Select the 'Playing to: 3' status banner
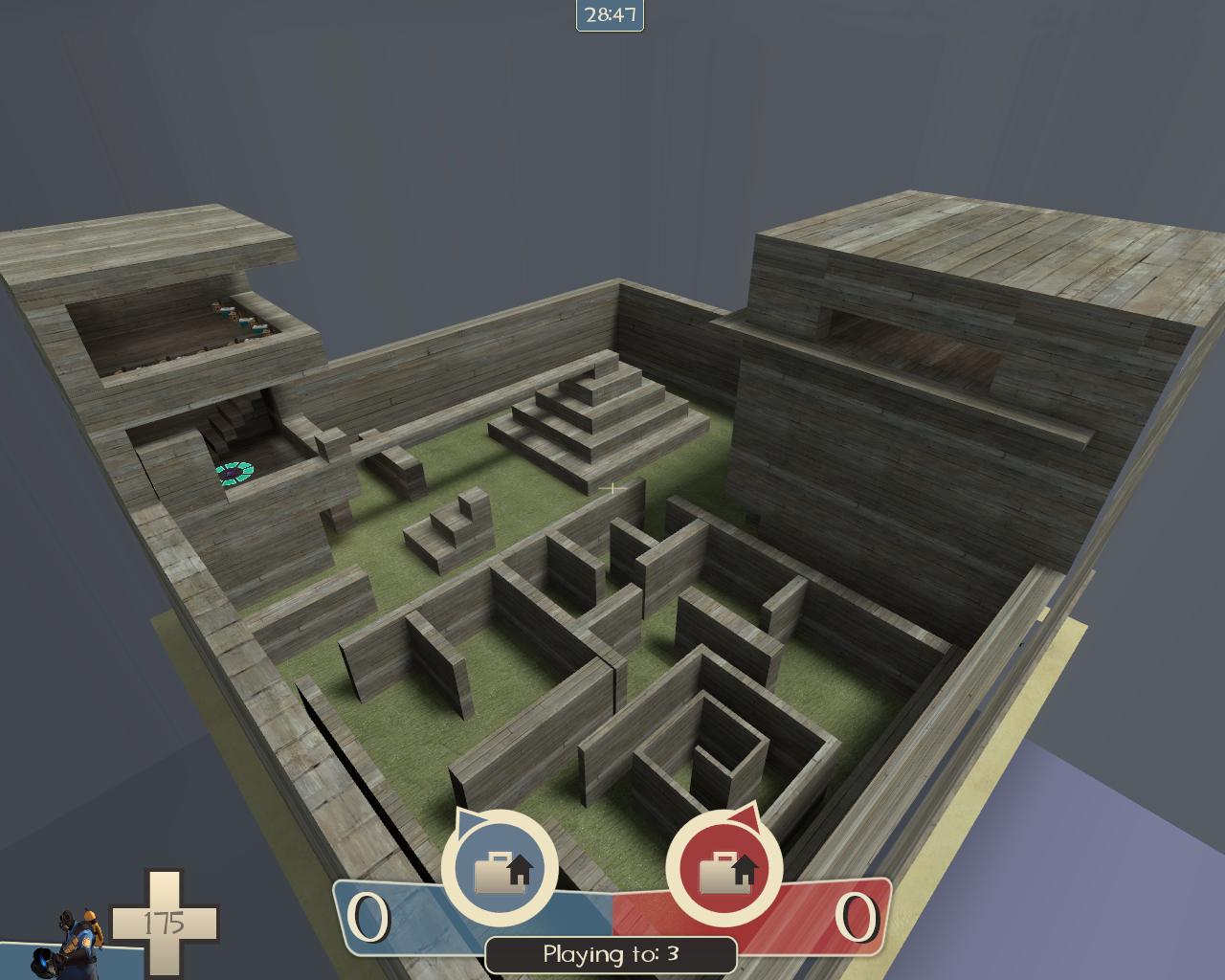1225x980 pixels. click(x=611, y=953)
